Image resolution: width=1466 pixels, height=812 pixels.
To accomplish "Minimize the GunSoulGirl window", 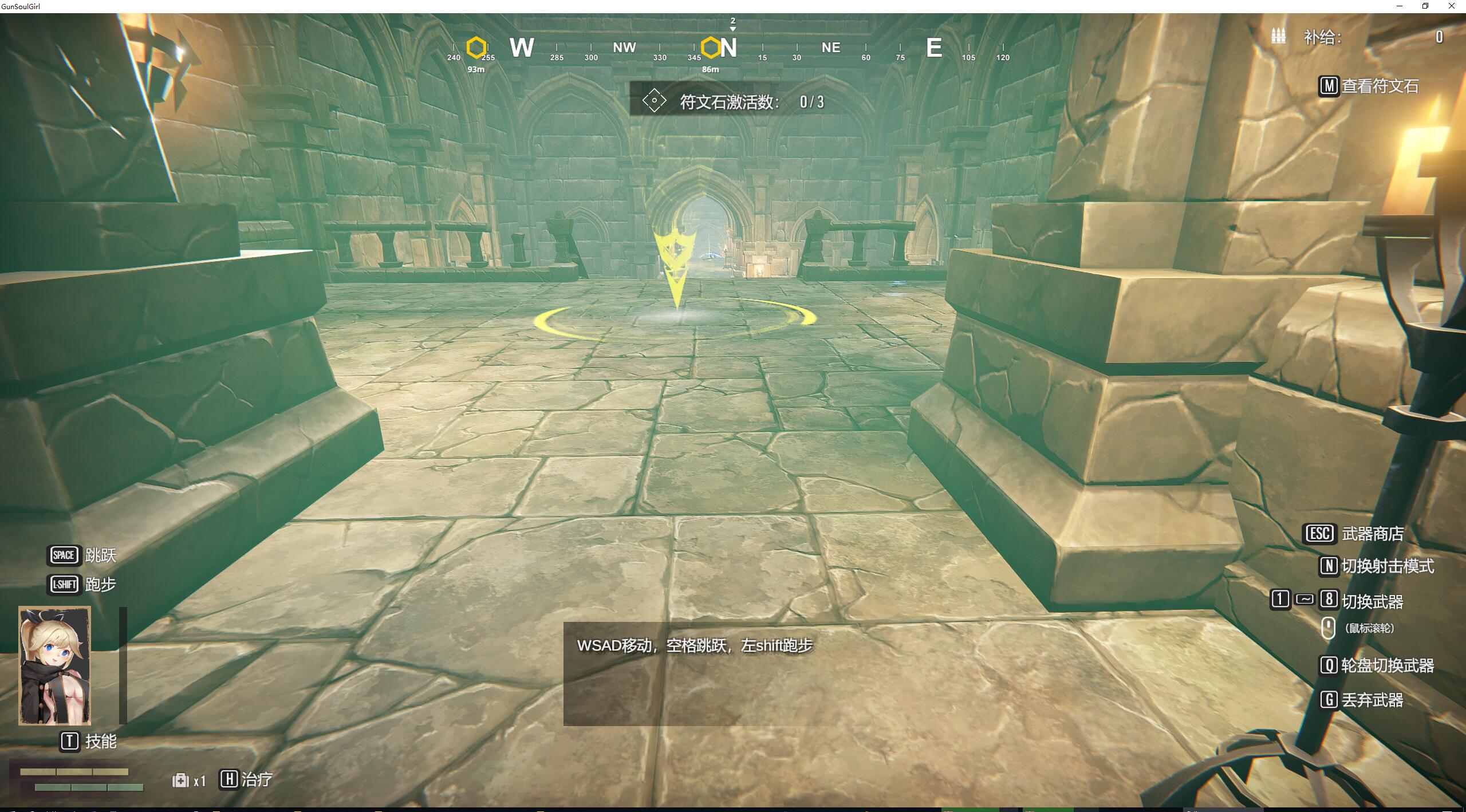I will click(x=1400, y=6).
